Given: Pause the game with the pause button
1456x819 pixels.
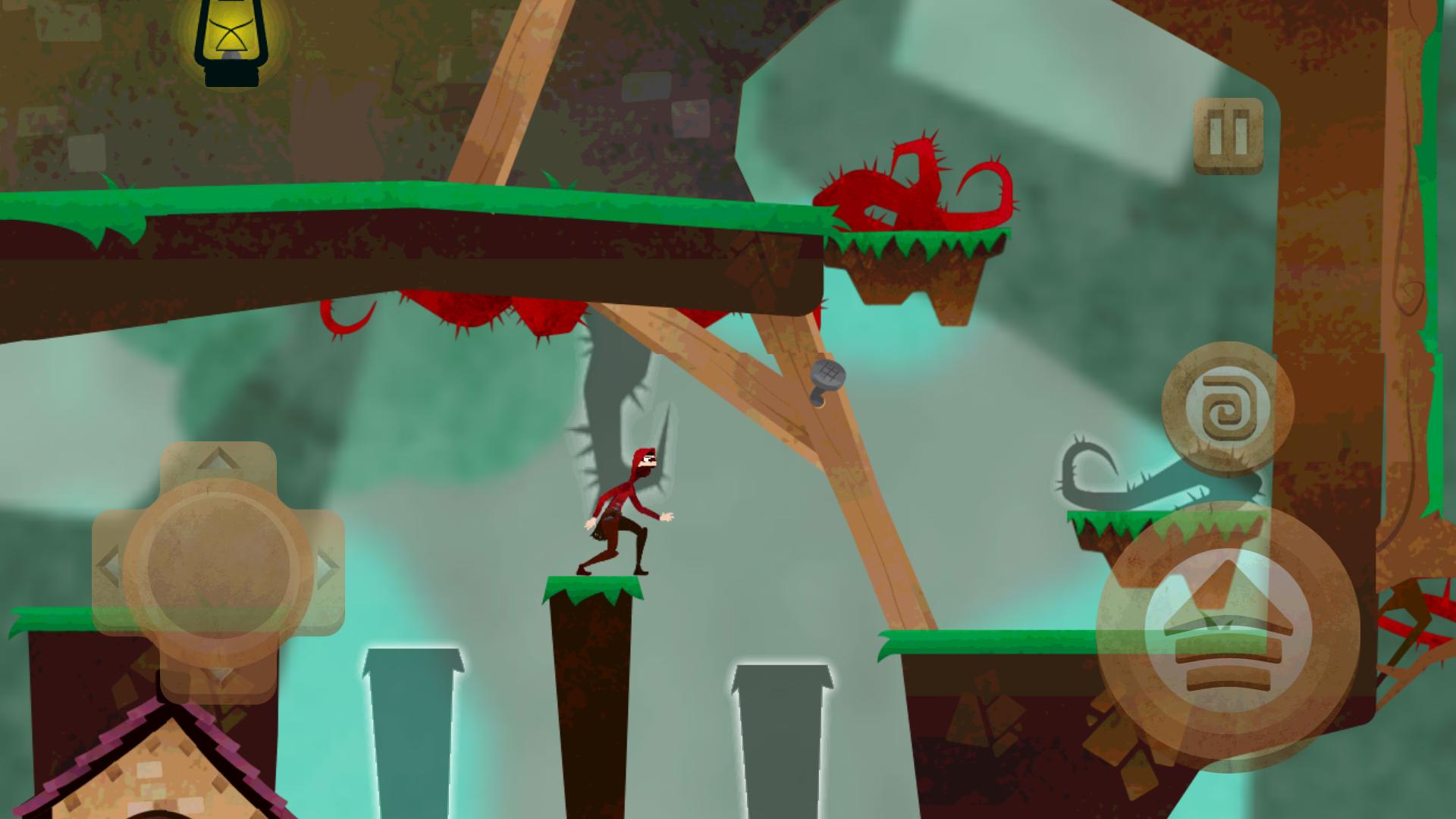Looking at the screenshot, I should click(1228, 136).
